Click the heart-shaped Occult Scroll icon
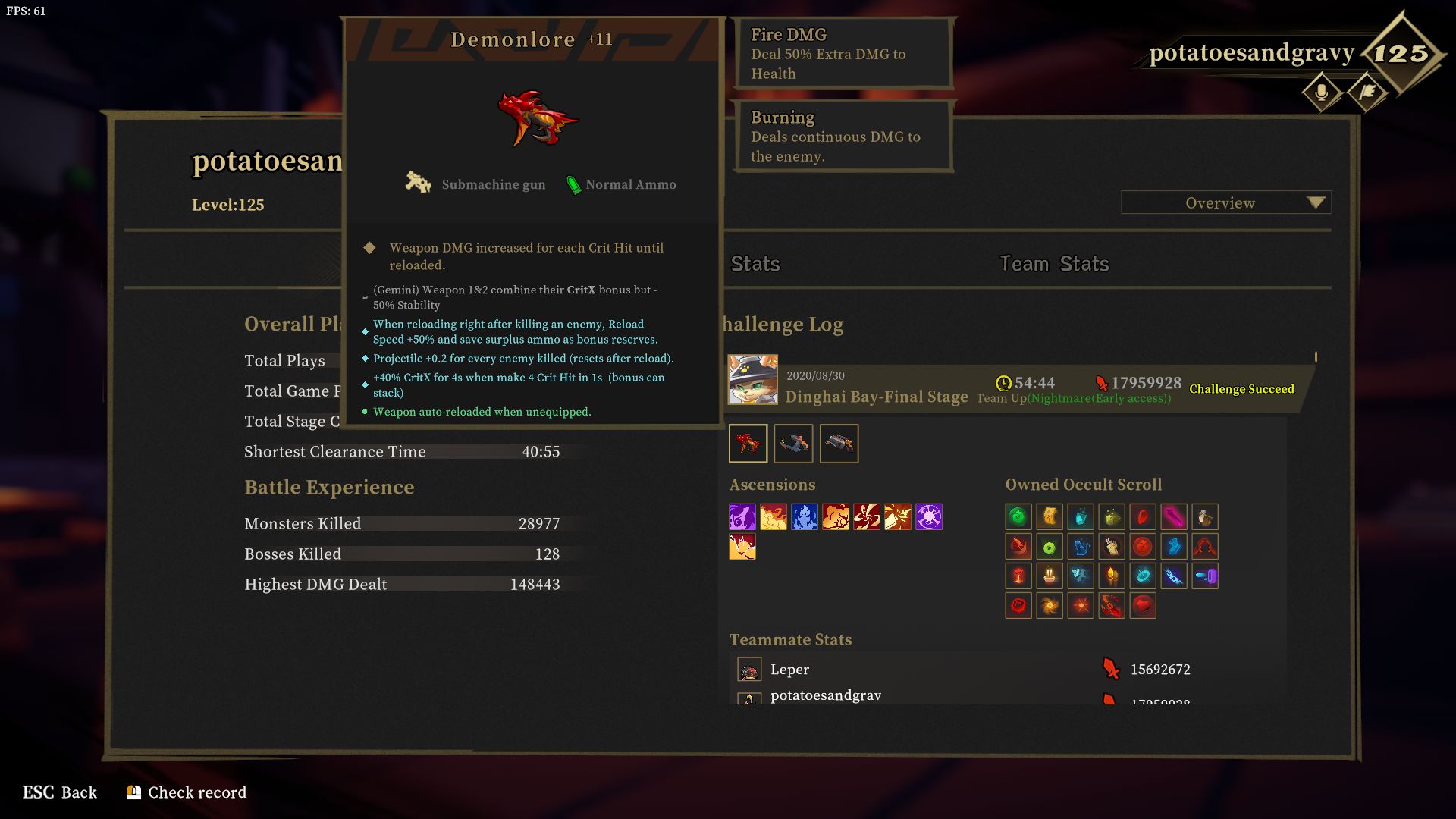 [x=1142, y=606]
